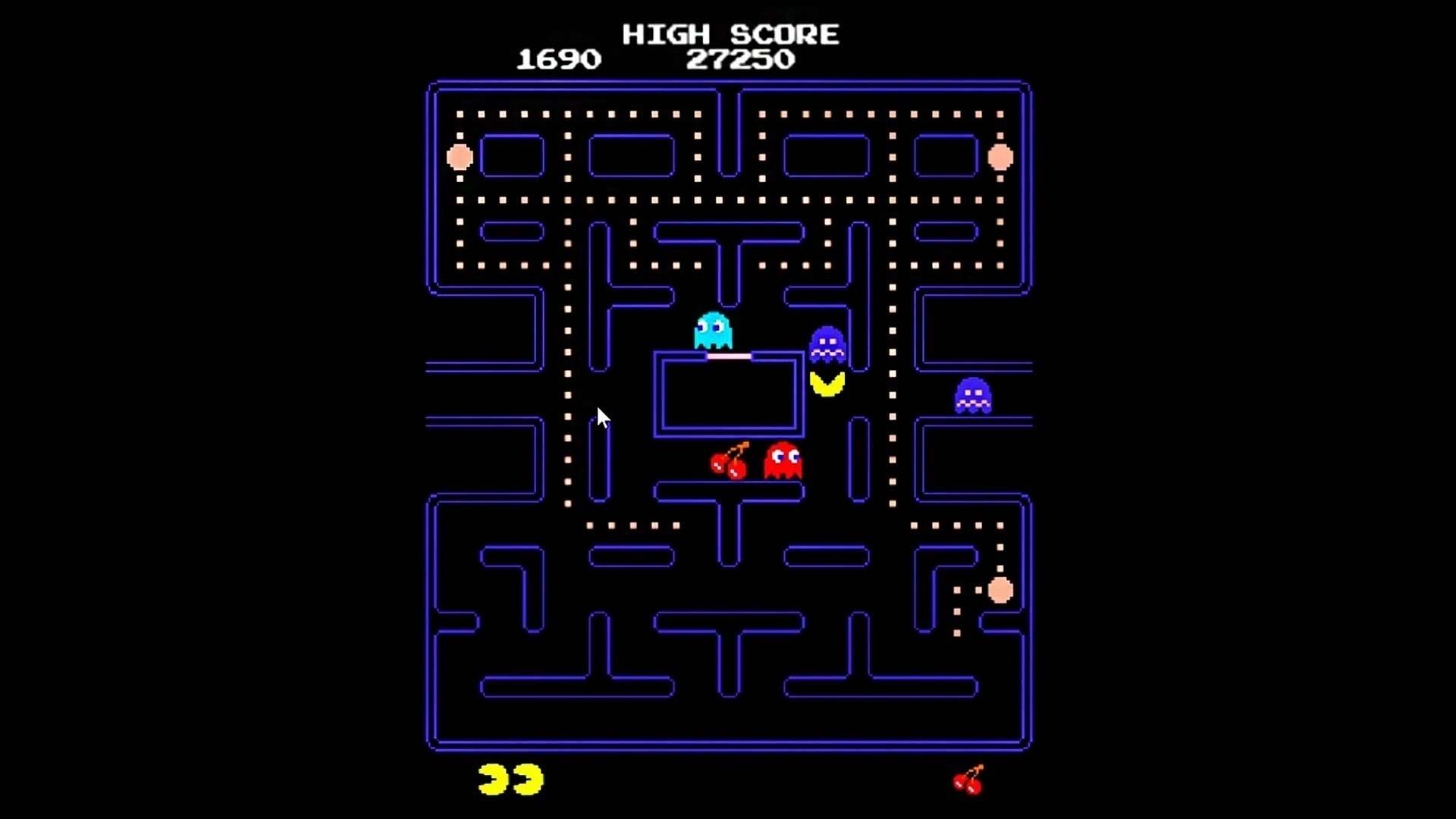
Task: Click the empty ghost house interior
Action: (730, 394)
